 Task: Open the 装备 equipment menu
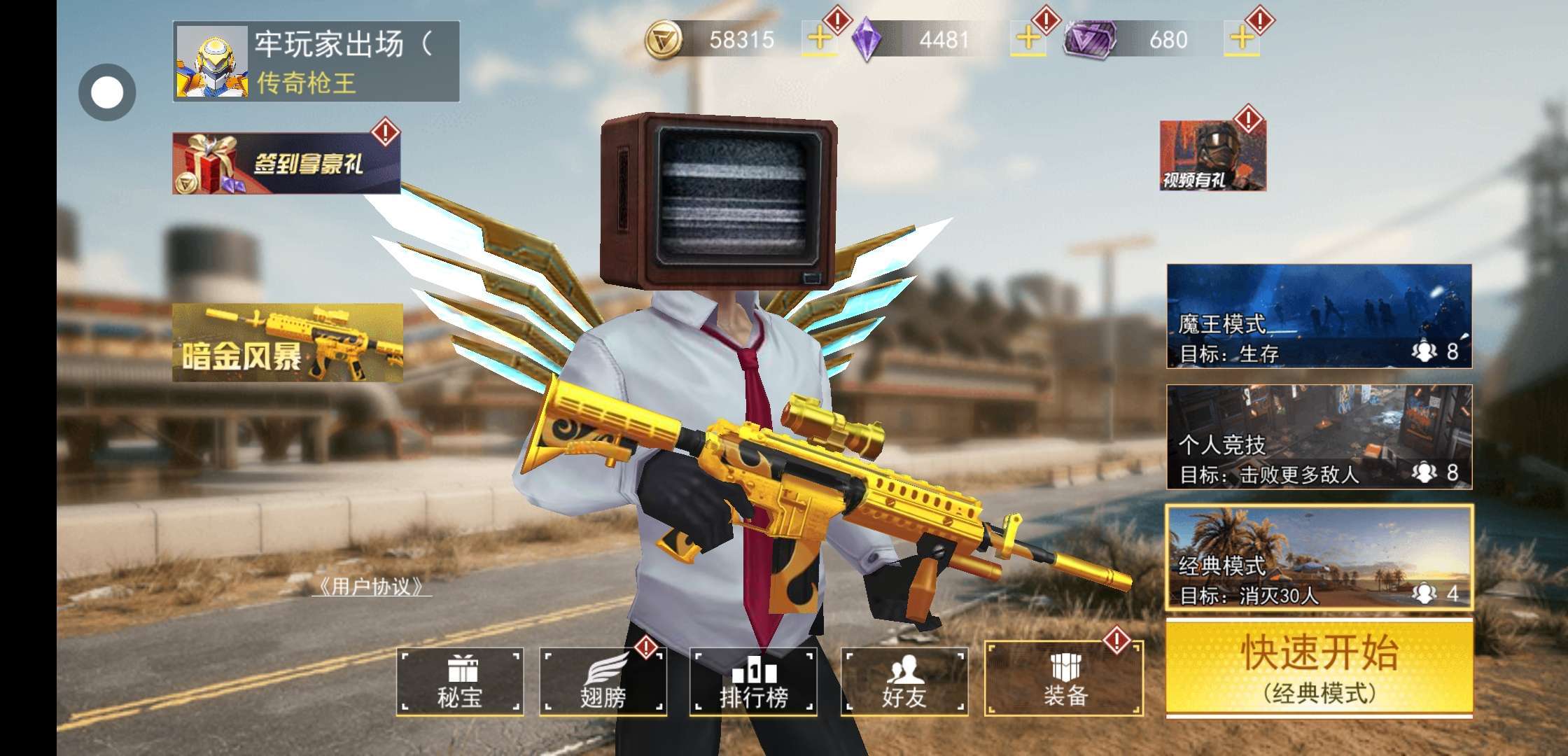(x=1063, y=680)
